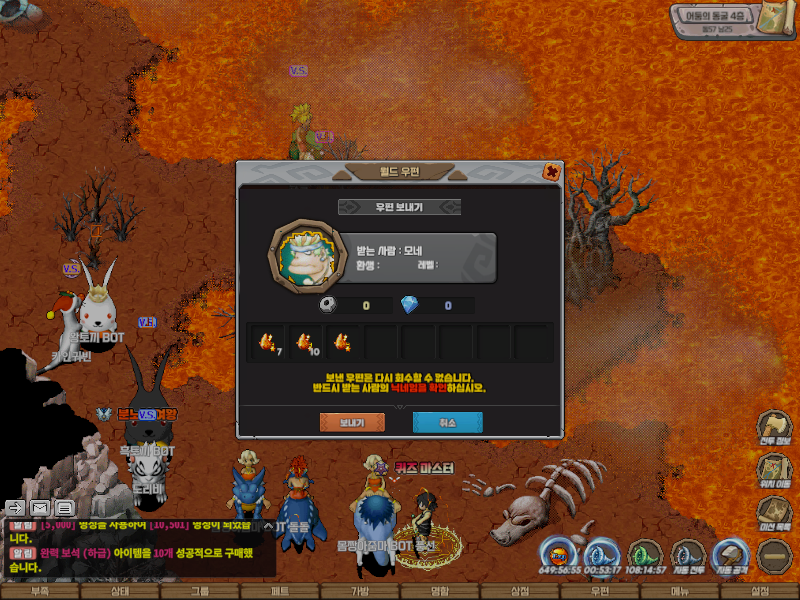Send the mail with the 보내기 button
The width and height of the screenshot is (800, 600).
[x=351, y=423]
